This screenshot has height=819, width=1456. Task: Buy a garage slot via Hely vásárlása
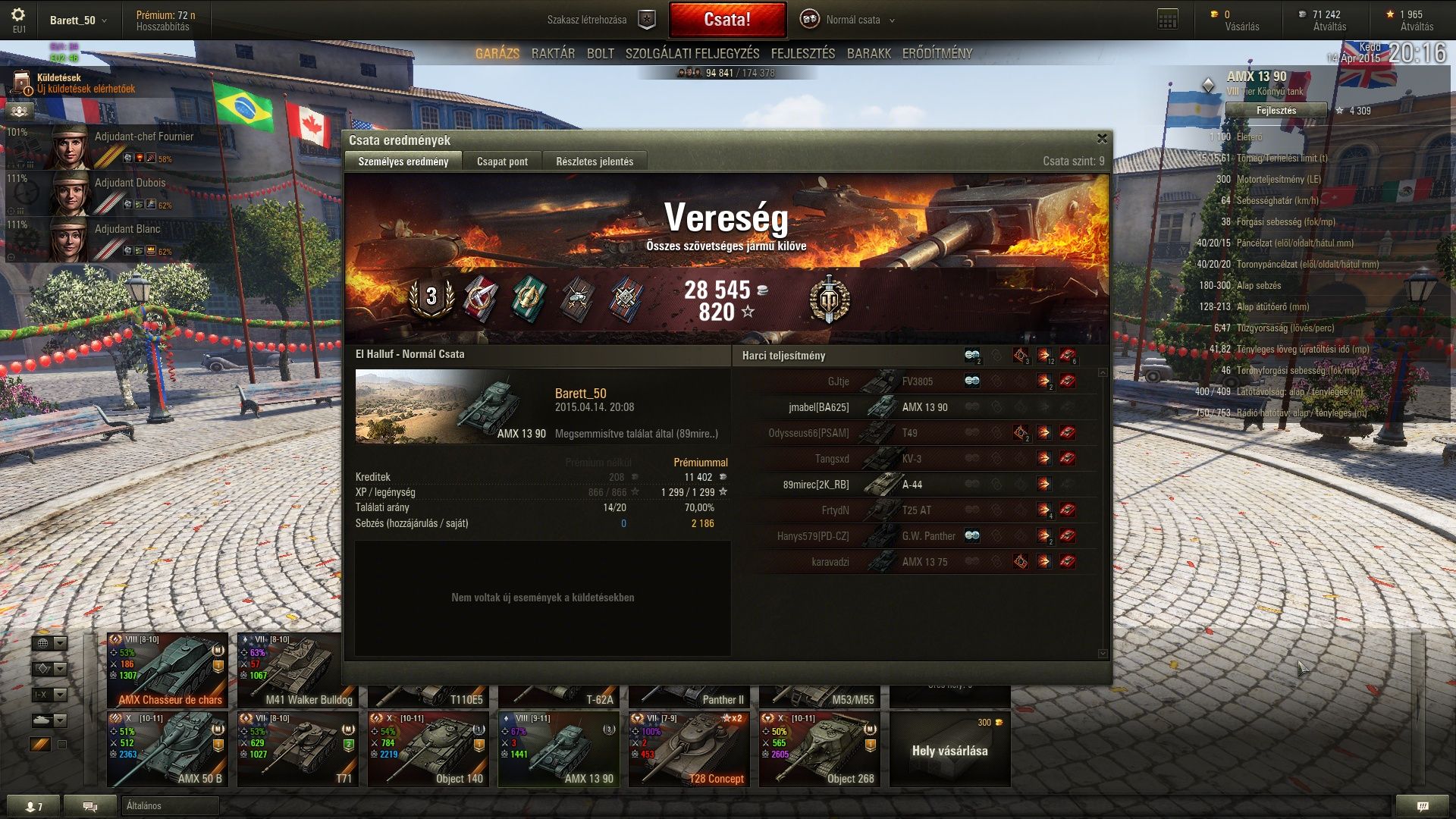click(x=949, y=749)
